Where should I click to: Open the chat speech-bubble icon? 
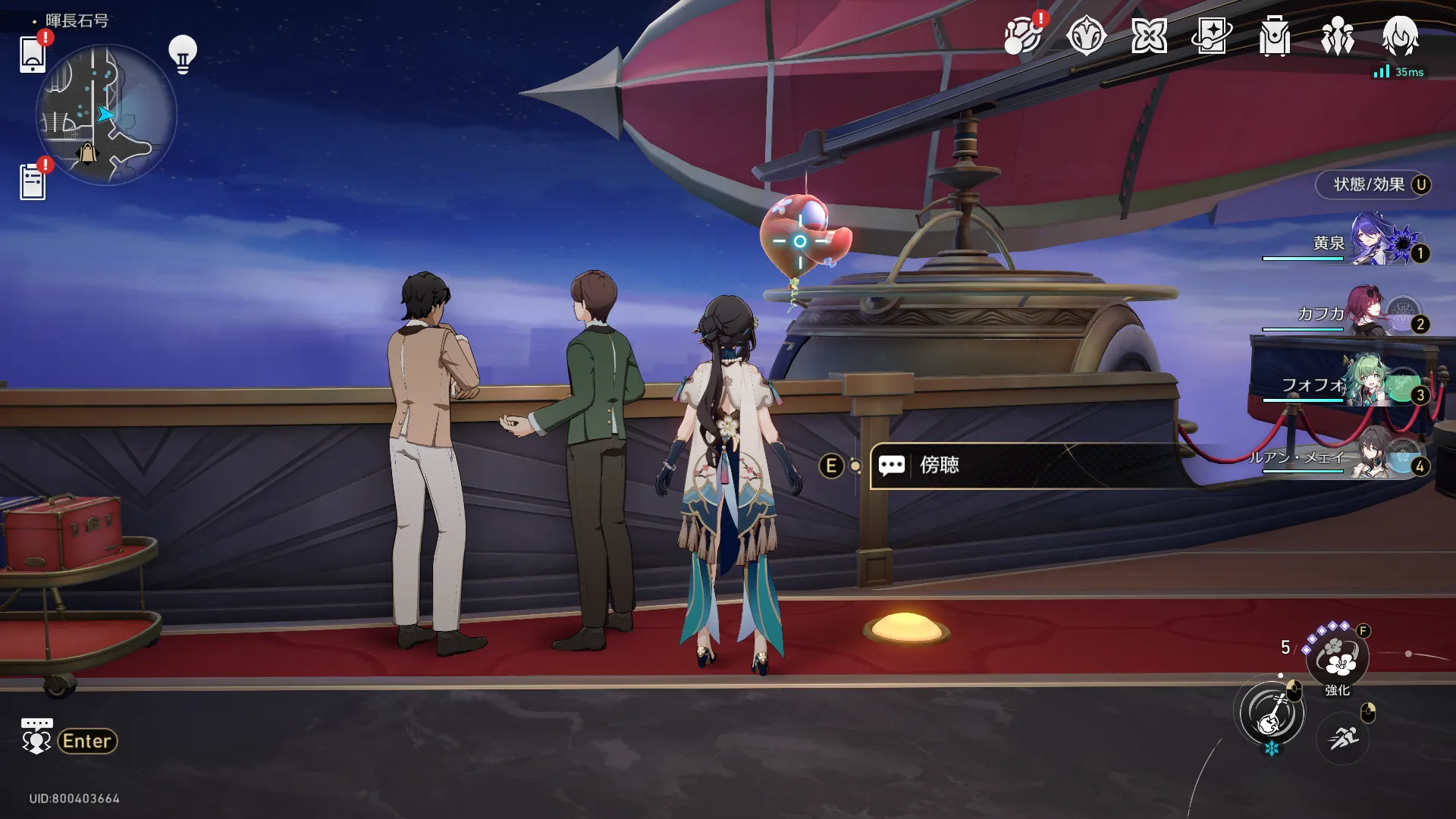[x=36, y=736]
